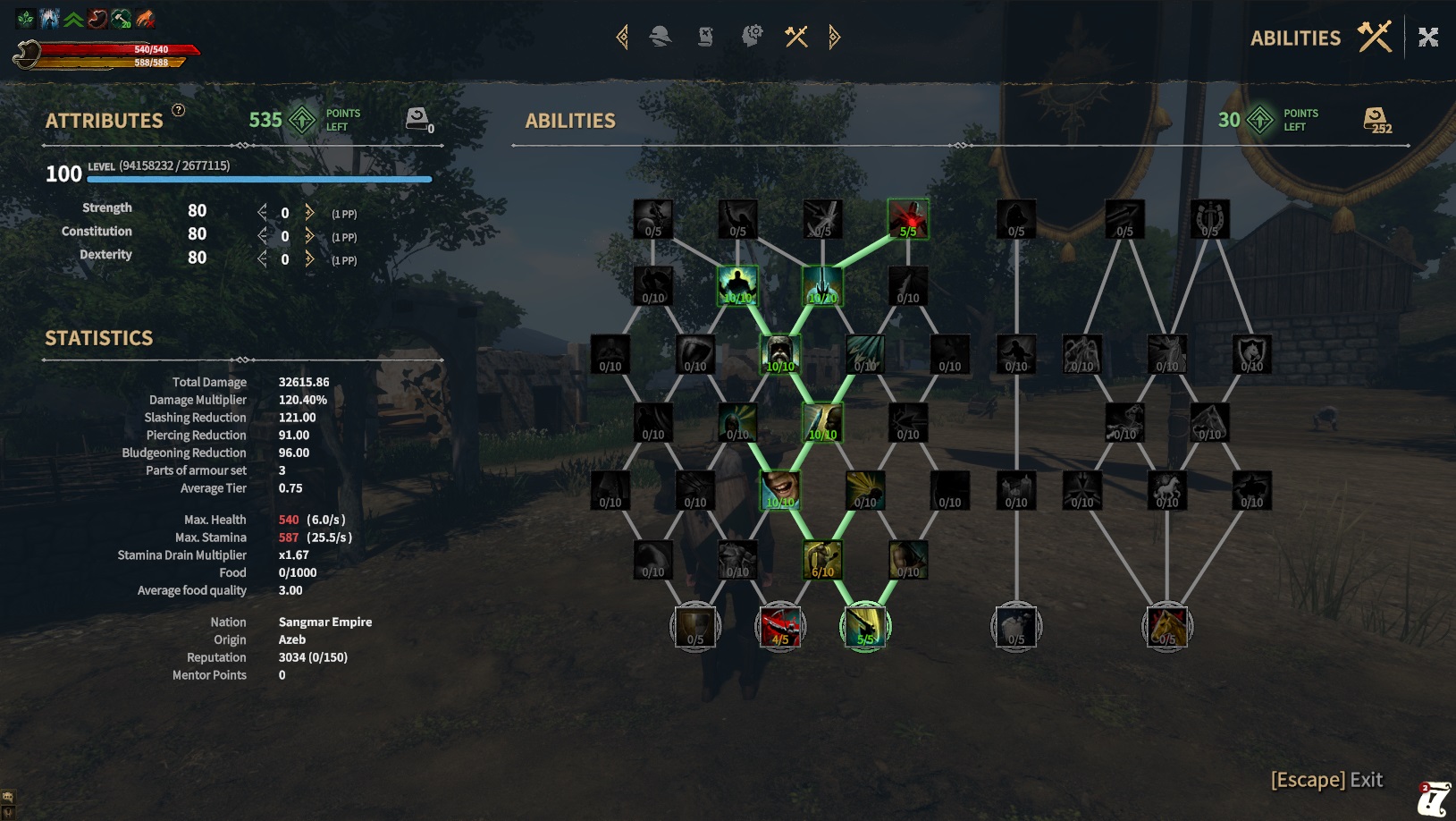Image resolution: width=1456 pixels, height=821 pixels.
Task: Choose the red 4/5 root ability
Action: pyautogui.click(x=779, y=626)
